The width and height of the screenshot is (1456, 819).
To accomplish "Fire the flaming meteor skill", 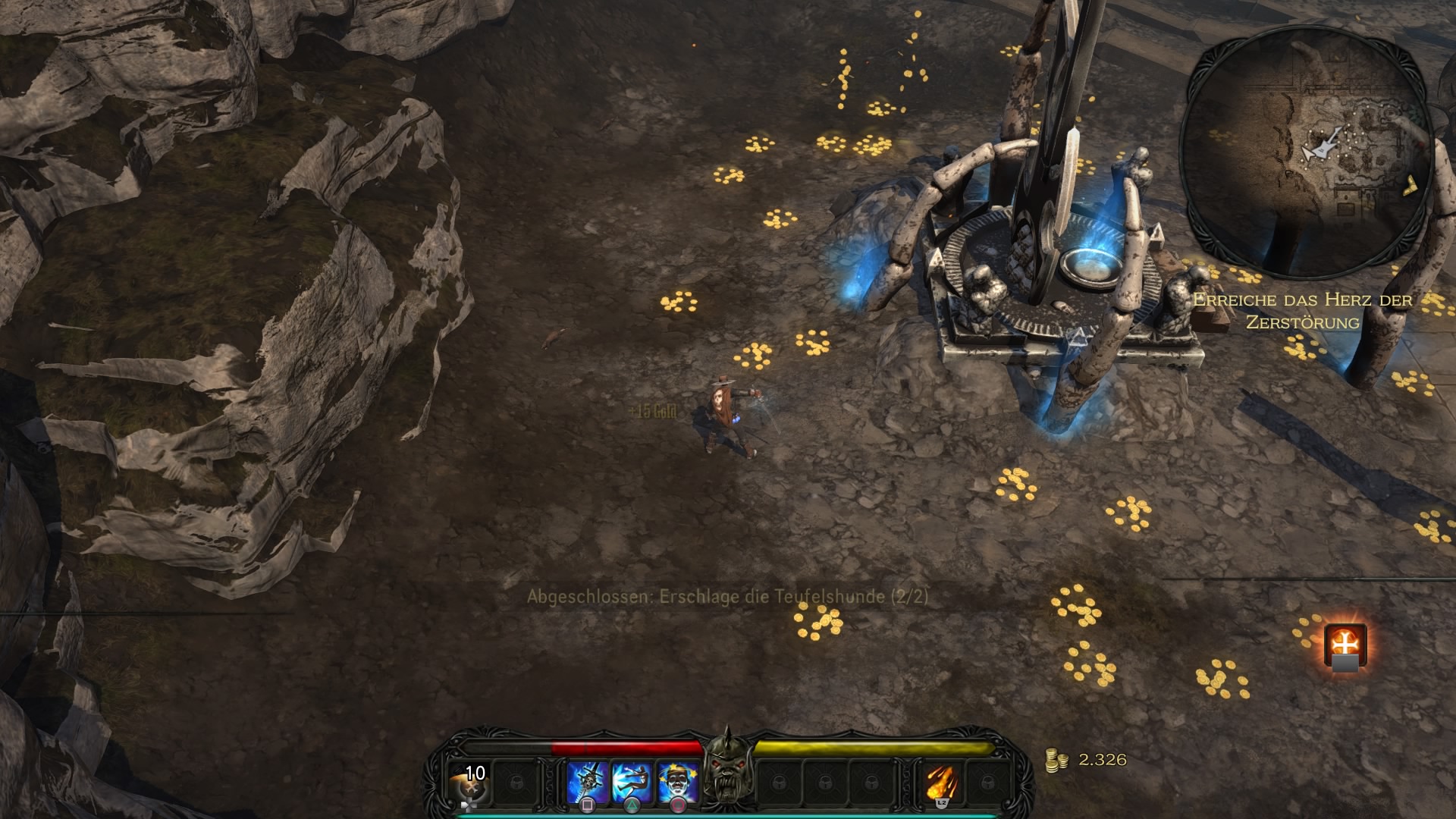I will [941, 783].
